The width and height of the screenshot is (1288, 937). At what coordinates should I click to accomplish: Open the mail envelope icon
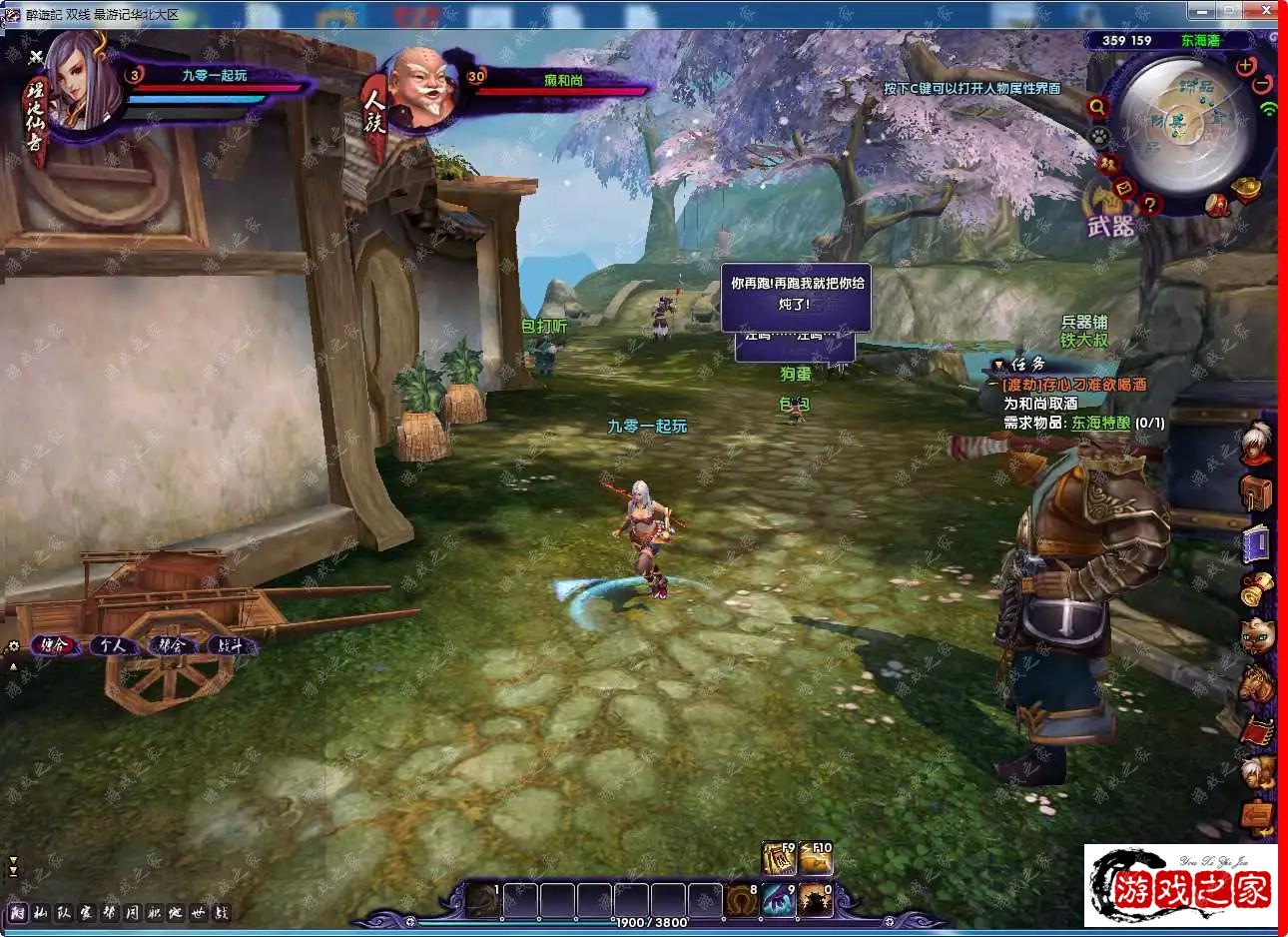tap(1124, 187)
